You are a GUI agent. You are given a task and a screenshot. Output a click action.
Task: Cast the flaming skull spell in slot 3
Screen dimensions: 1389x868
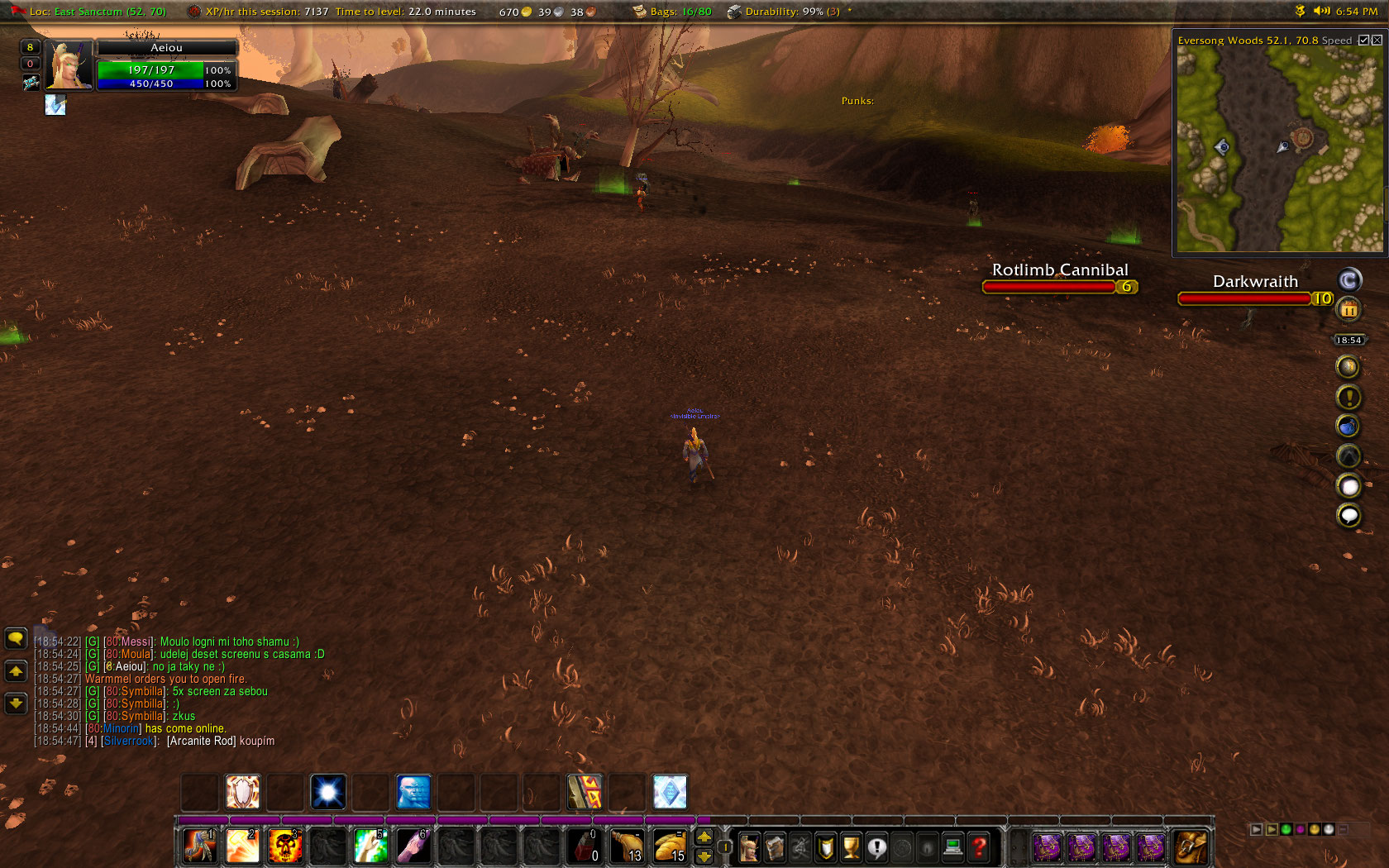click(284, 847)
